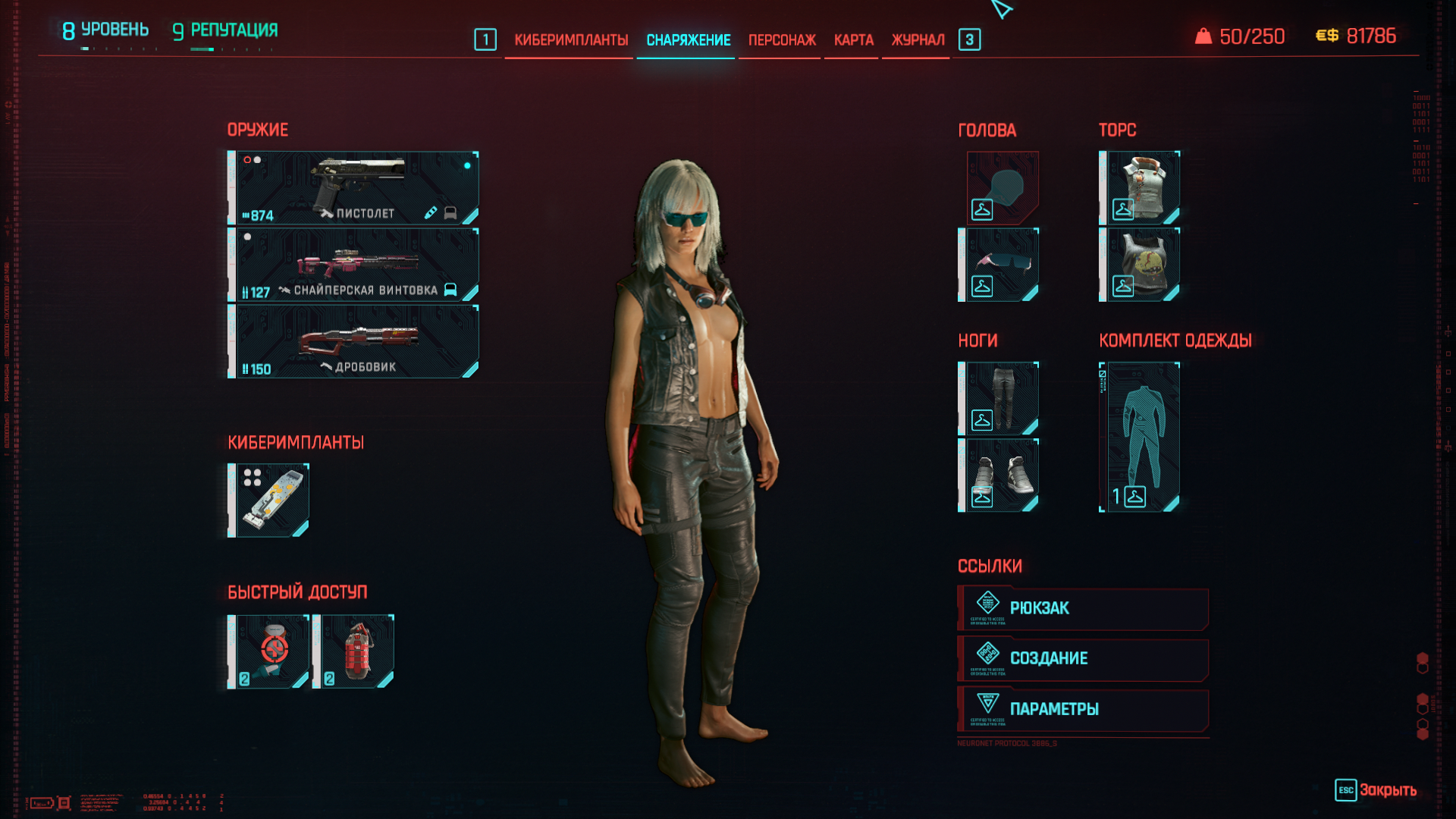The height and width of the screenshot is (819, 1456).
Task: Select the Дробовик weapon slot
Action: click(x=354, y=341)
